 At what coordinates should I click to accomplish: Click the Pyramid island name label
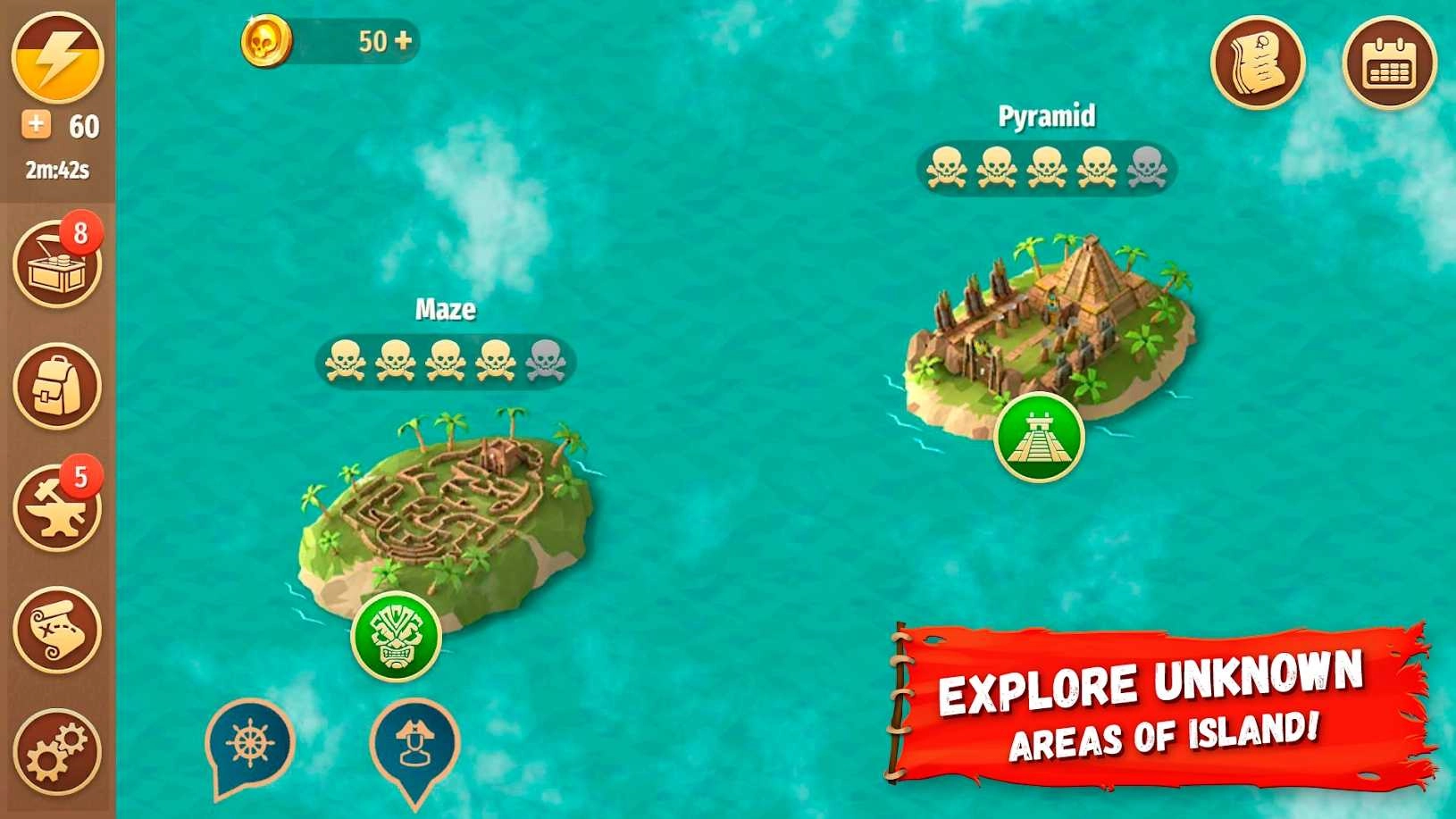point(1047,116)
